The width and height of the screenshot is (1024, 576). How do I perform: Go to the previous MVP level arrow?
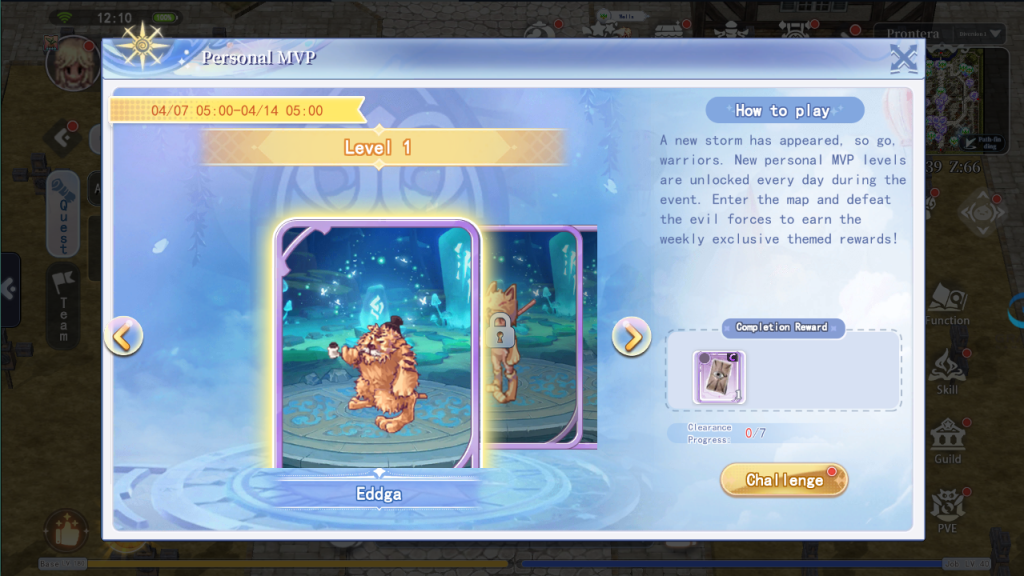pyautogui.click(x=123, y=337)
